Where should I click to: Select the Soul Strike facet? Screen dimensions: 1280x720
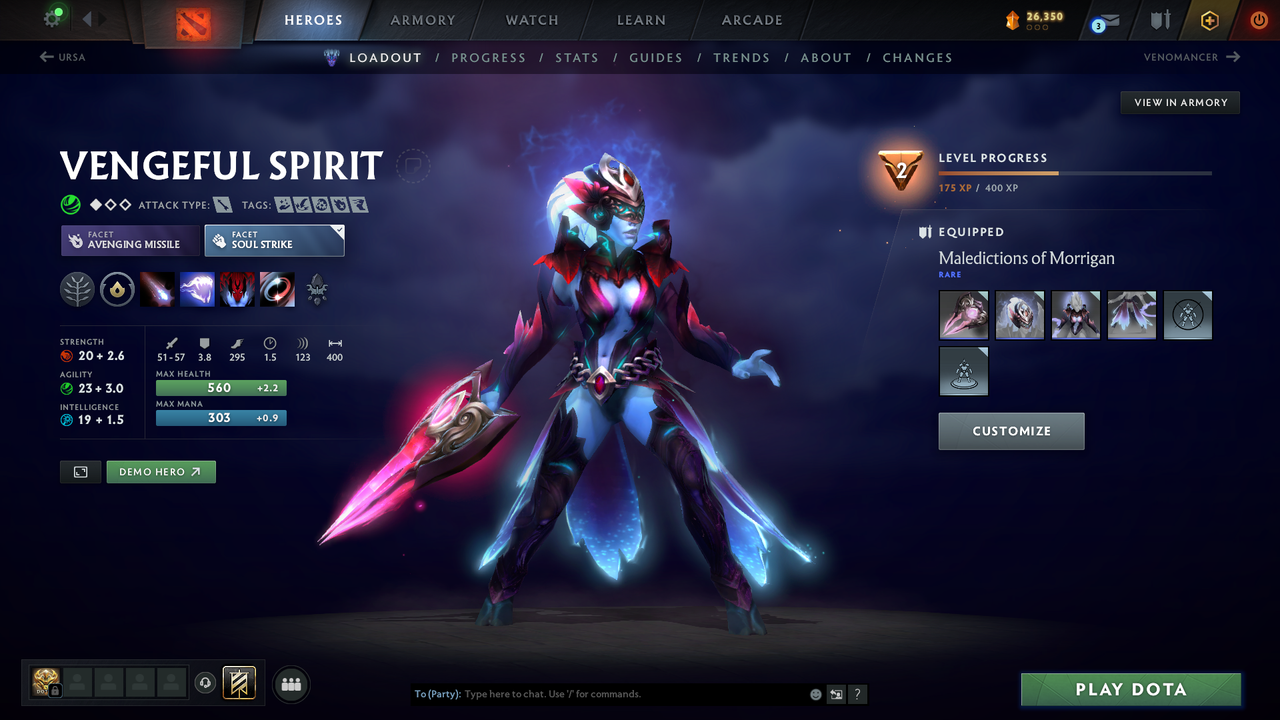click(x=274, y=240)
